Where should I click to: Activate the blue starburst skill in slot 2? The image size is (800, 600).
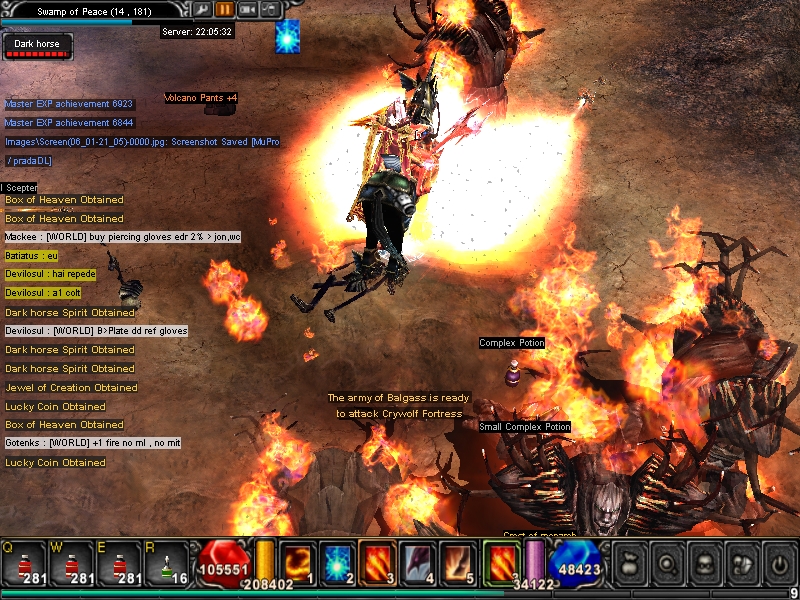pyautogui.click(x=337, y=564)
